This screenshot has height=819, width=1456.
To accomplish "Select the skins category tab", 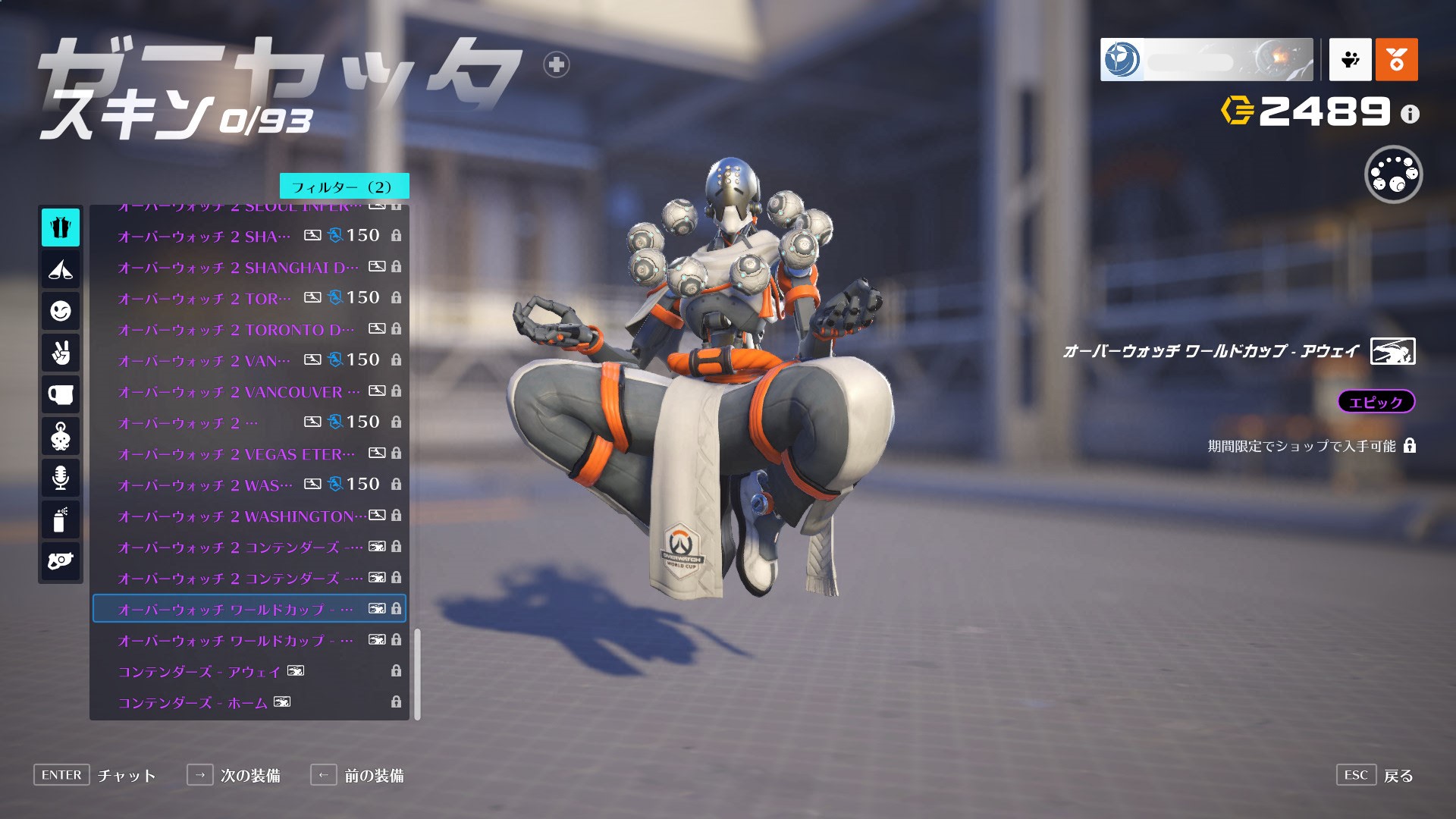I will pos(61,227).
